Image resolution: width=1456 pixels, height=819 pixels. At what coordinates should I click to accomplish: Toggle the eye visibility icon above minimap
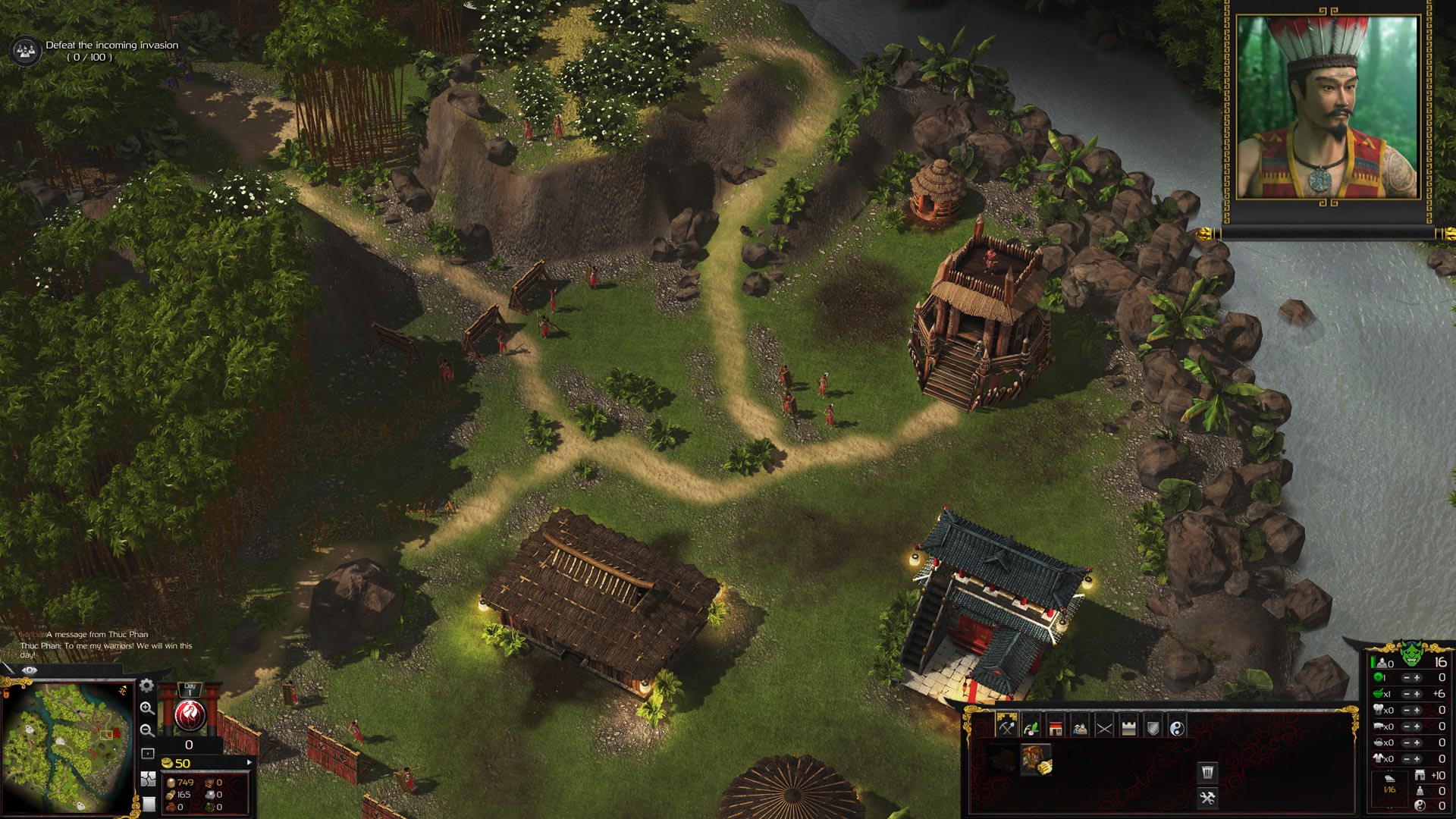[x=30, y=670]
